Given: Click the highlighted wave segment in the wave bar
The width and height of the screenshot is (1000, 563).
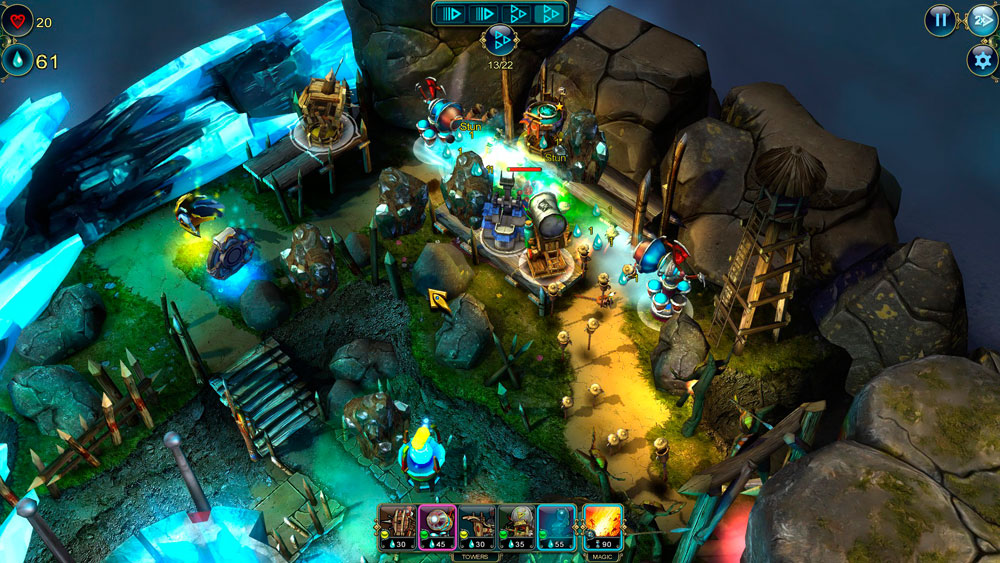Looking at the screenshot, I should pos(548,14).
